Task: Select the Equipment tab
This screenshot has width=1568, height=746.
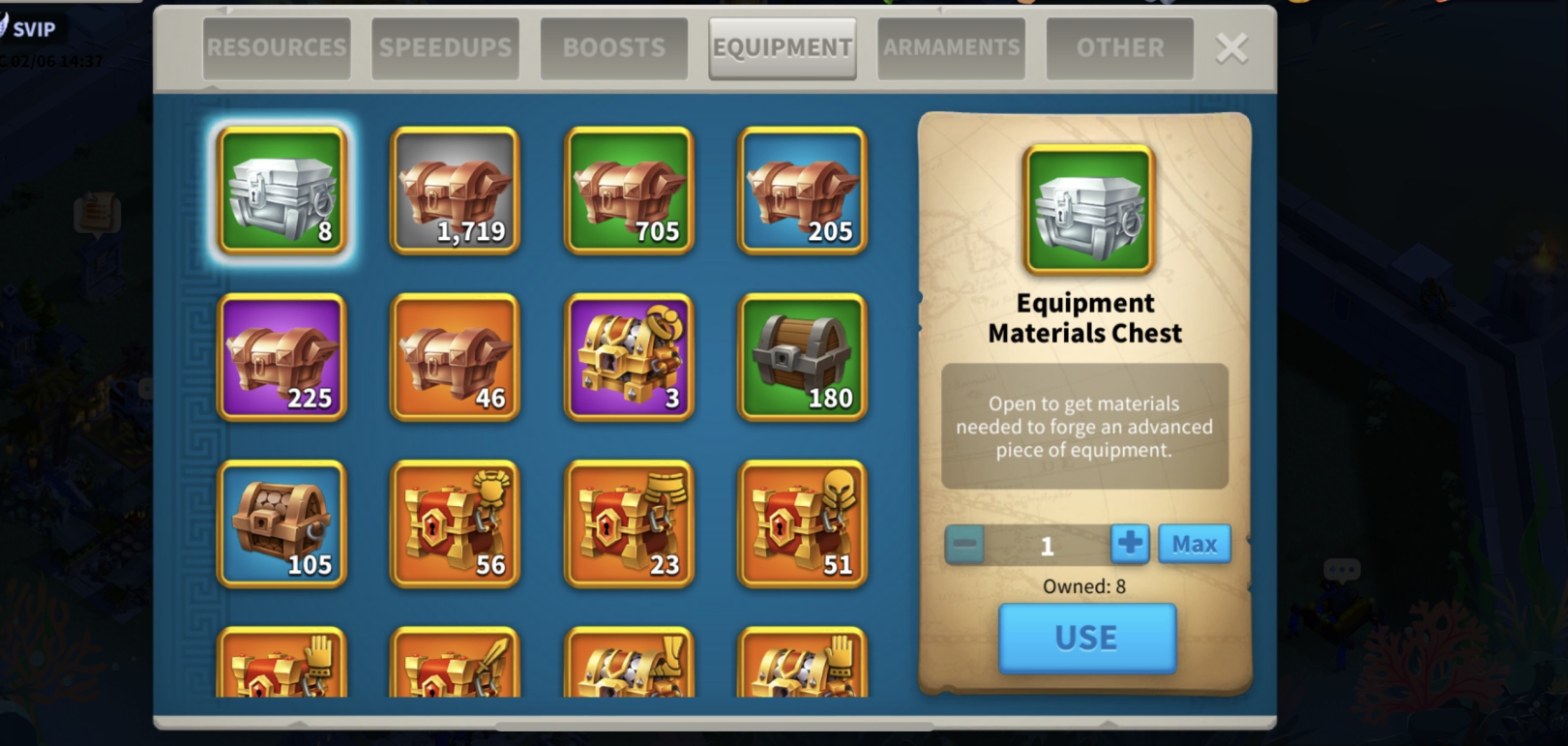Action: point(783,48)
